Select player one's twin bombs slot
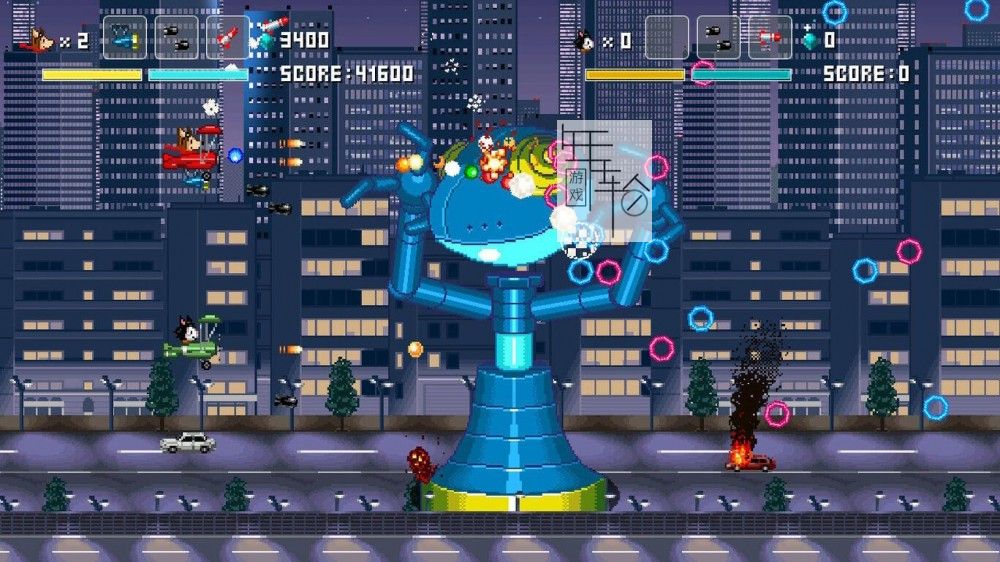Image resolution: width=1000 pixels, height=562 pixels. [176, 38]
